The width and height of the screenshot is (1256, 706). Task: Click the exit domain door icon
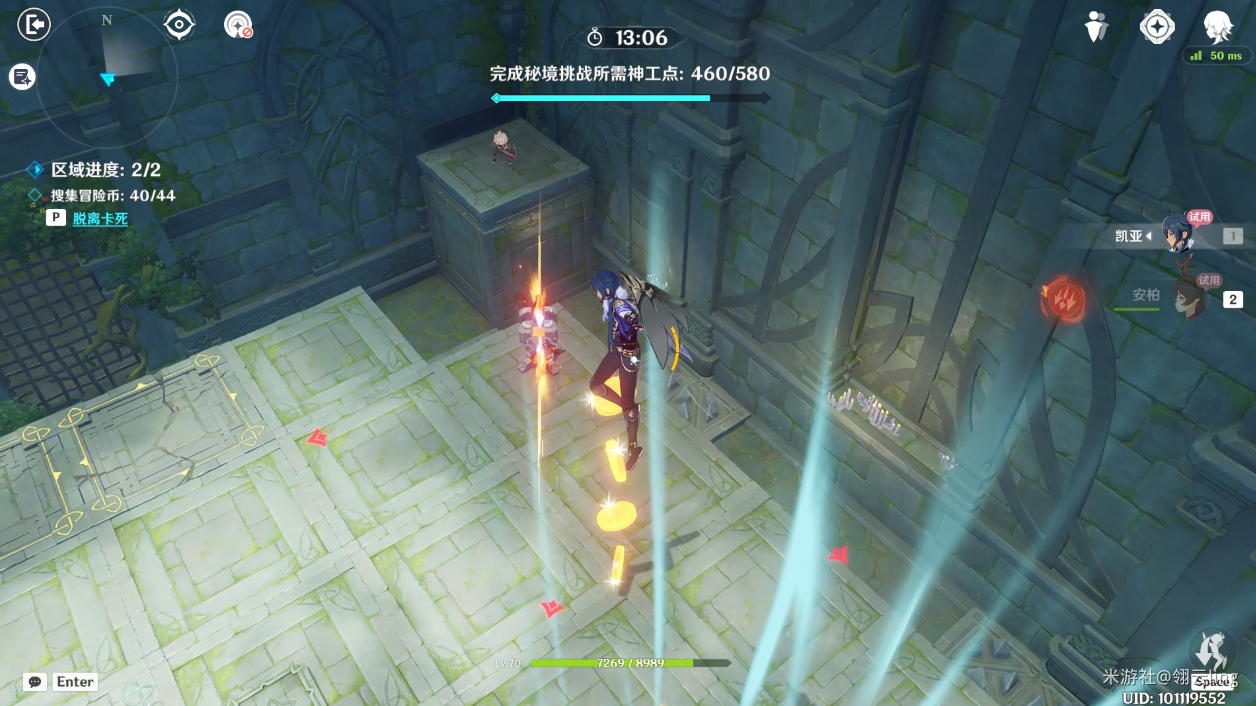(34, 24)
